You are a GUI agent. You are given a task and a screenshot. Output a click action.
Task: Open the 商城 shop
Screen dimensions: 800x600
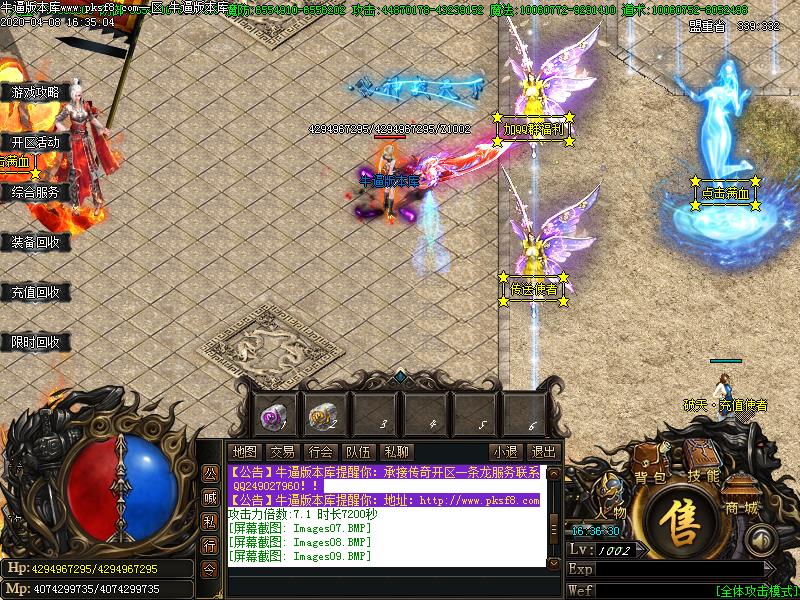point(741,506)
